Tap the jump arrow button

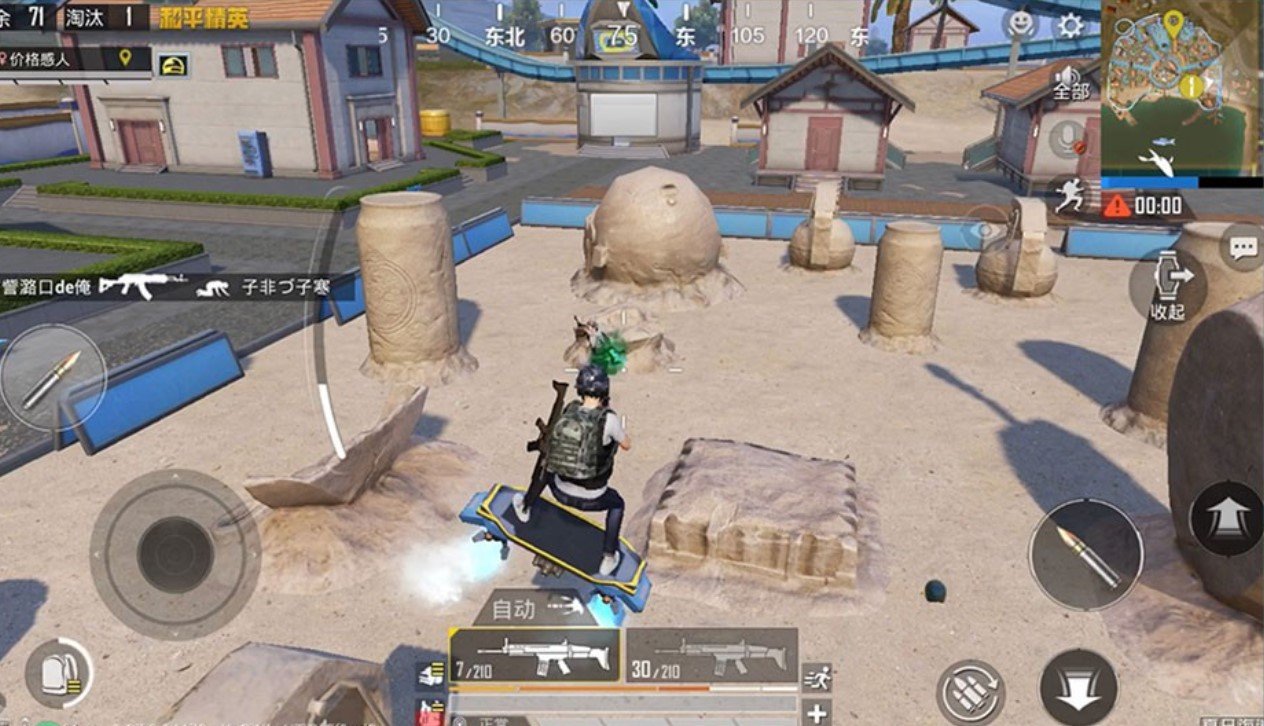1226,518
